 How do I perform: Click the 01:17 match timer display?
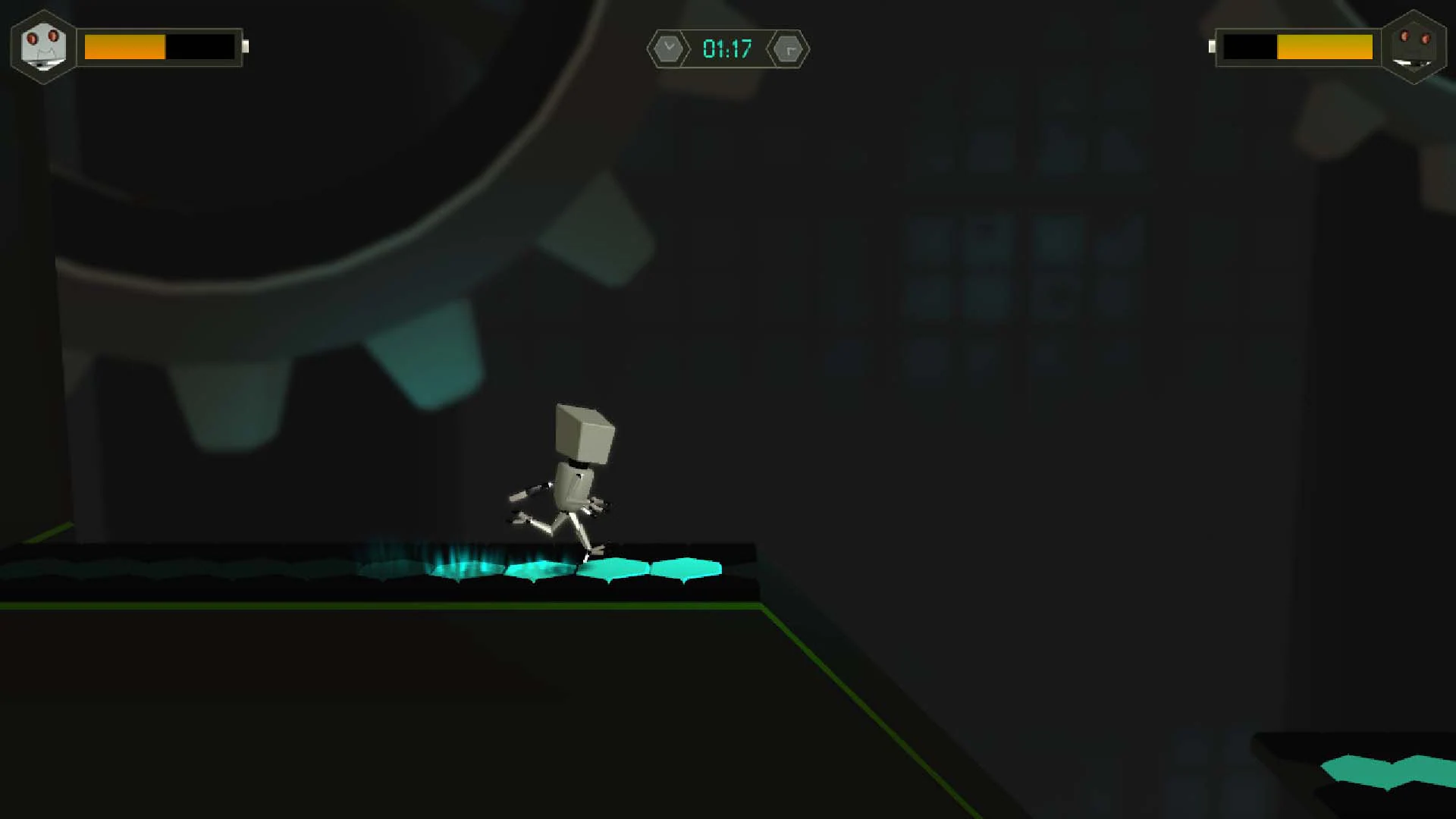coord(726,49)
